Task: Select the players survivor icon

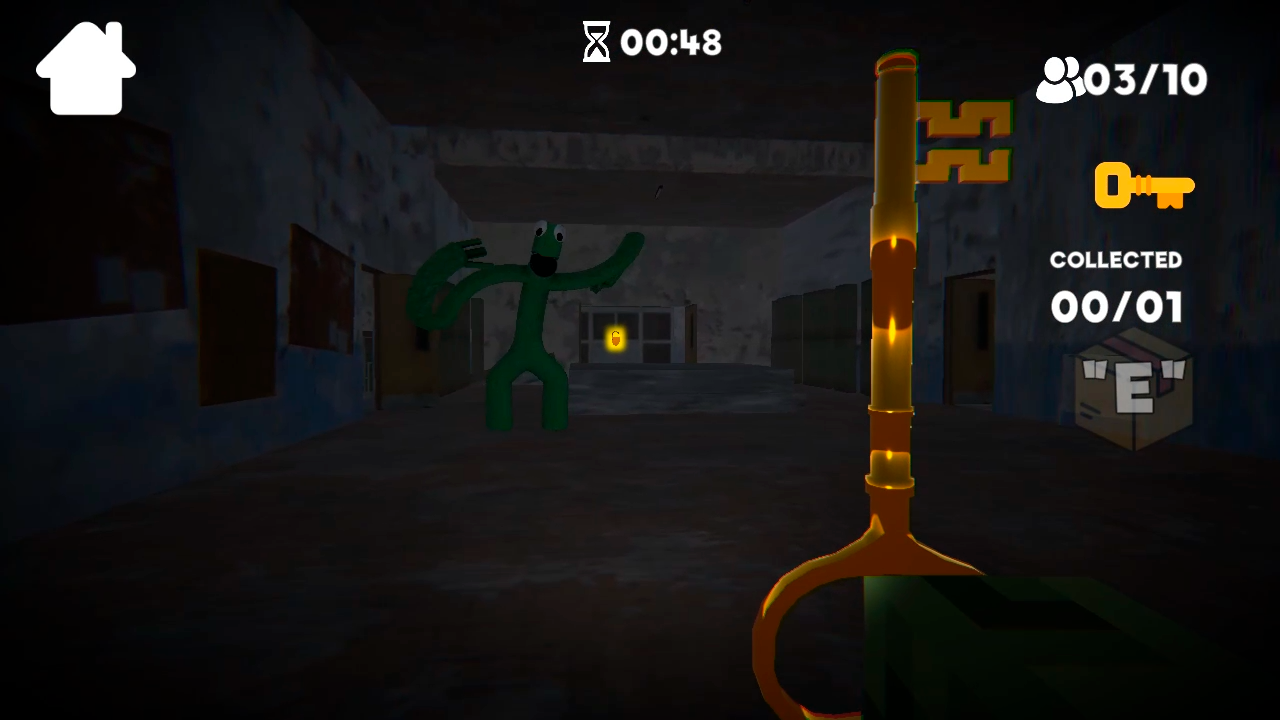Action: click(x=1062, y=79)
